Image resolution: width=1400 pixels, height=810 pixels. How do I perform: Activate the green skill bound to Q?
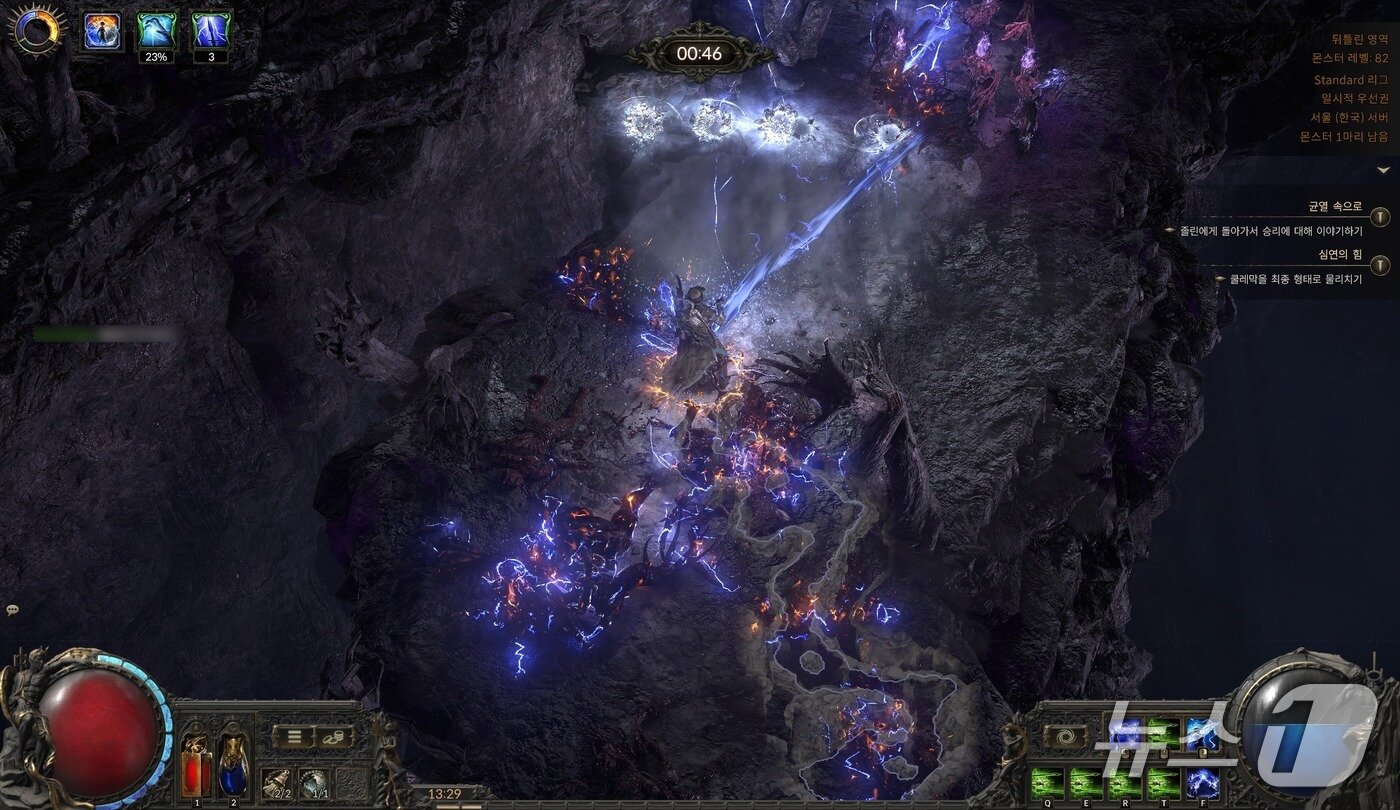1047,782
